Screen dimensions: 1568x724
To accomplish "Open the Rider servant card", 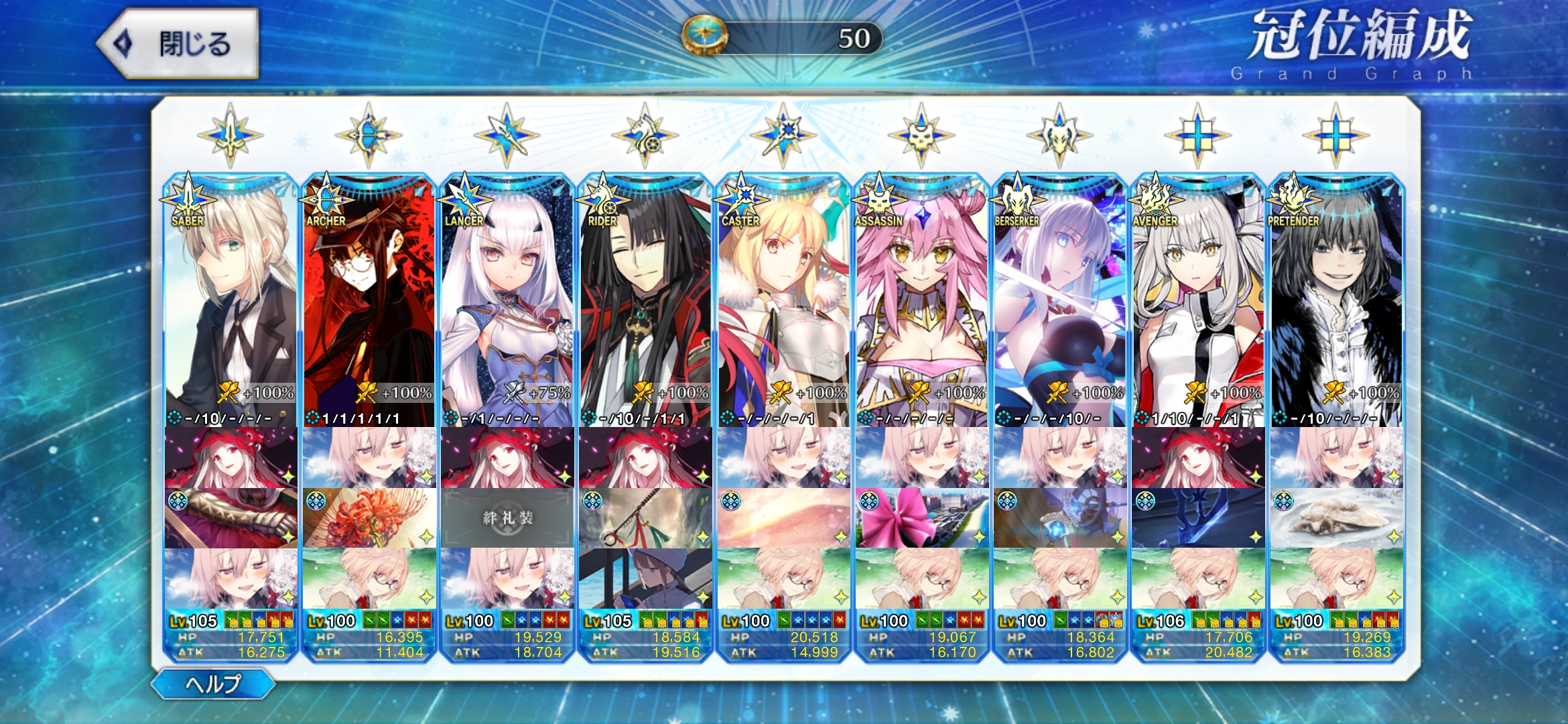I will 645,302.
